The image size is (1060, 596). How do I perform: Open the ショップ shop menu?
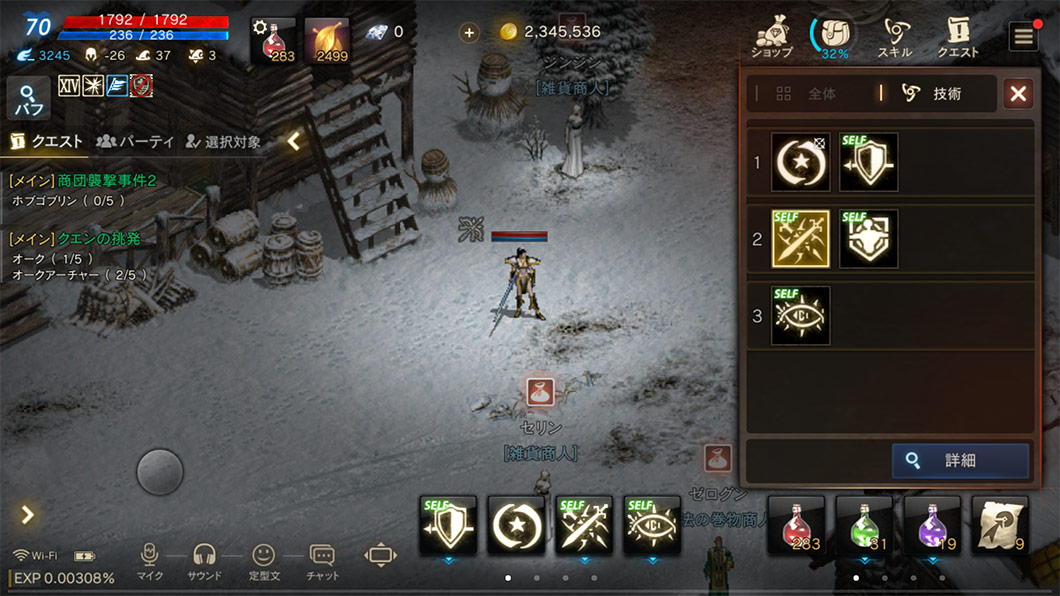coord(772,37)
